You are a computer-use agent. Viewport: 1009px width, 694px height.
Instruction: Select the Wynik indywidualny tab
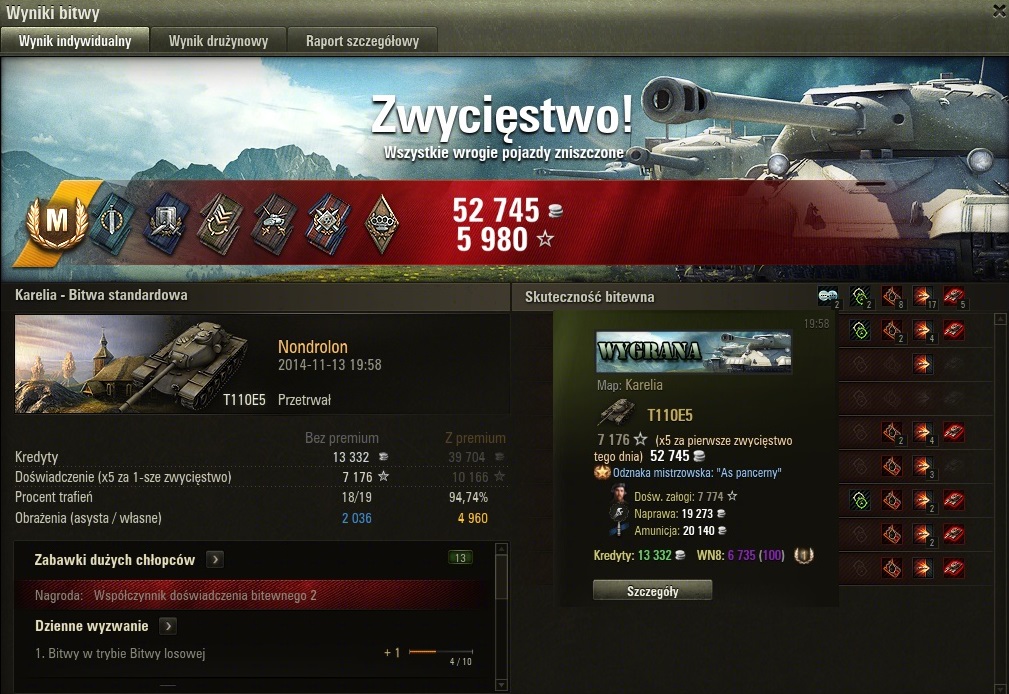[x=76, y=41]
